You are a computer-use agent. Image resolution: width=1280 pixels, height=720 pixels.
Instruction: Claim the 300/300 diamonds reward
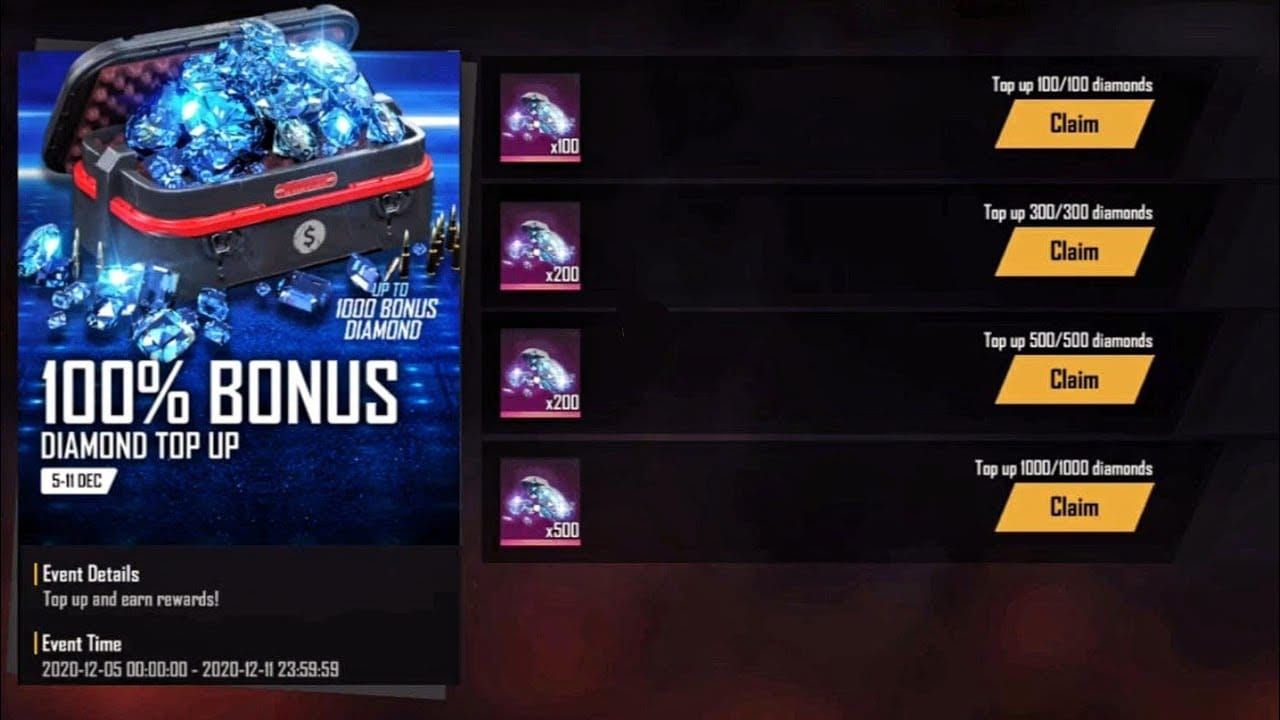[1072, 252]
